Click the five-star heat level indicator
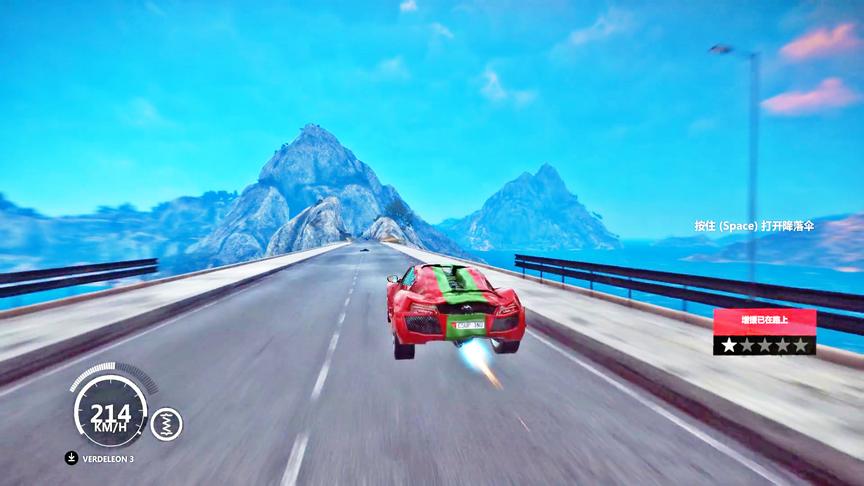 tap(764, 345)
